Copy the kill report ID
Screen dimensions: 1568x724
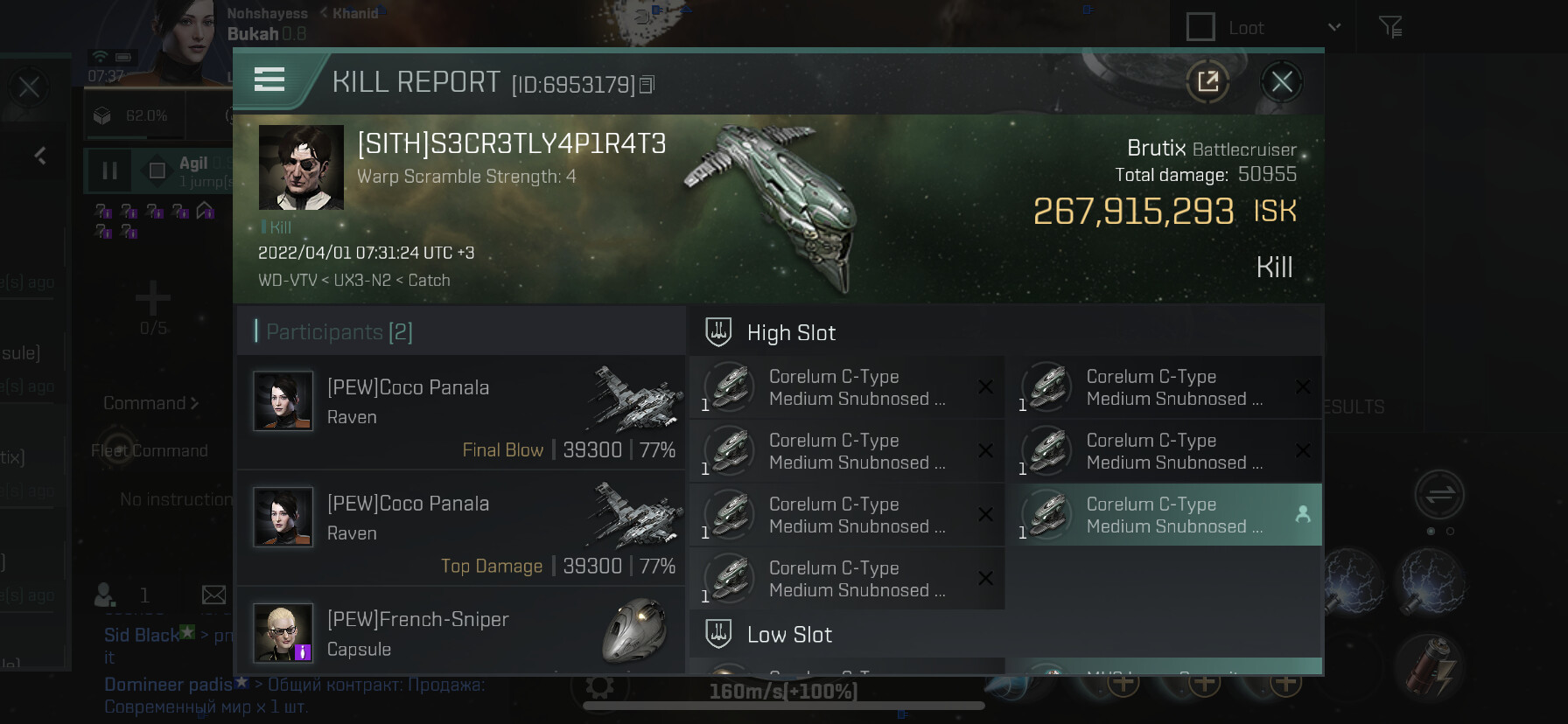(x=647, y=85)
